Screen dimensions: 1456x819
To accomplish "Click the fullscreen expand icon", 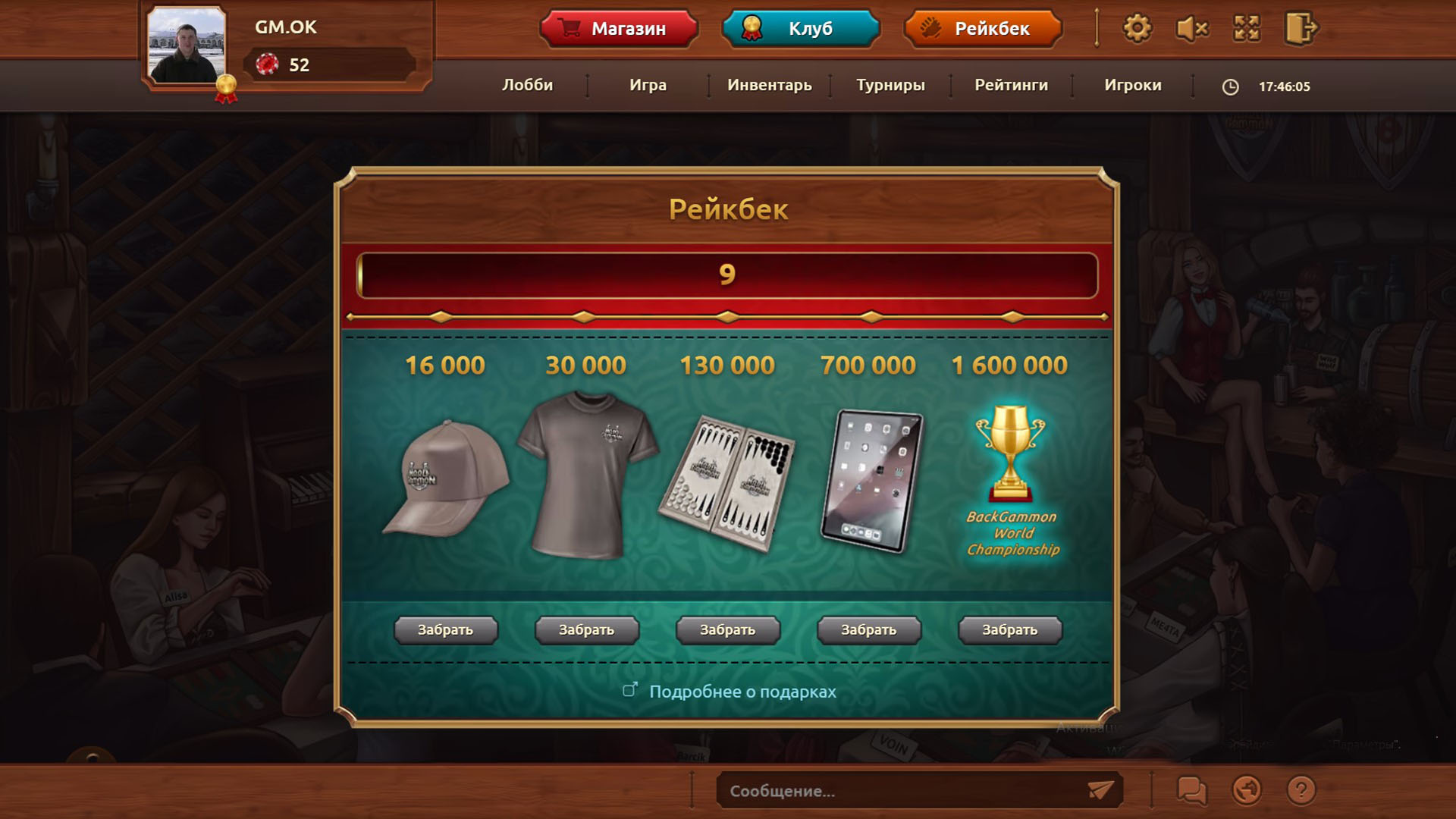I will click(x=1246, y=28).
